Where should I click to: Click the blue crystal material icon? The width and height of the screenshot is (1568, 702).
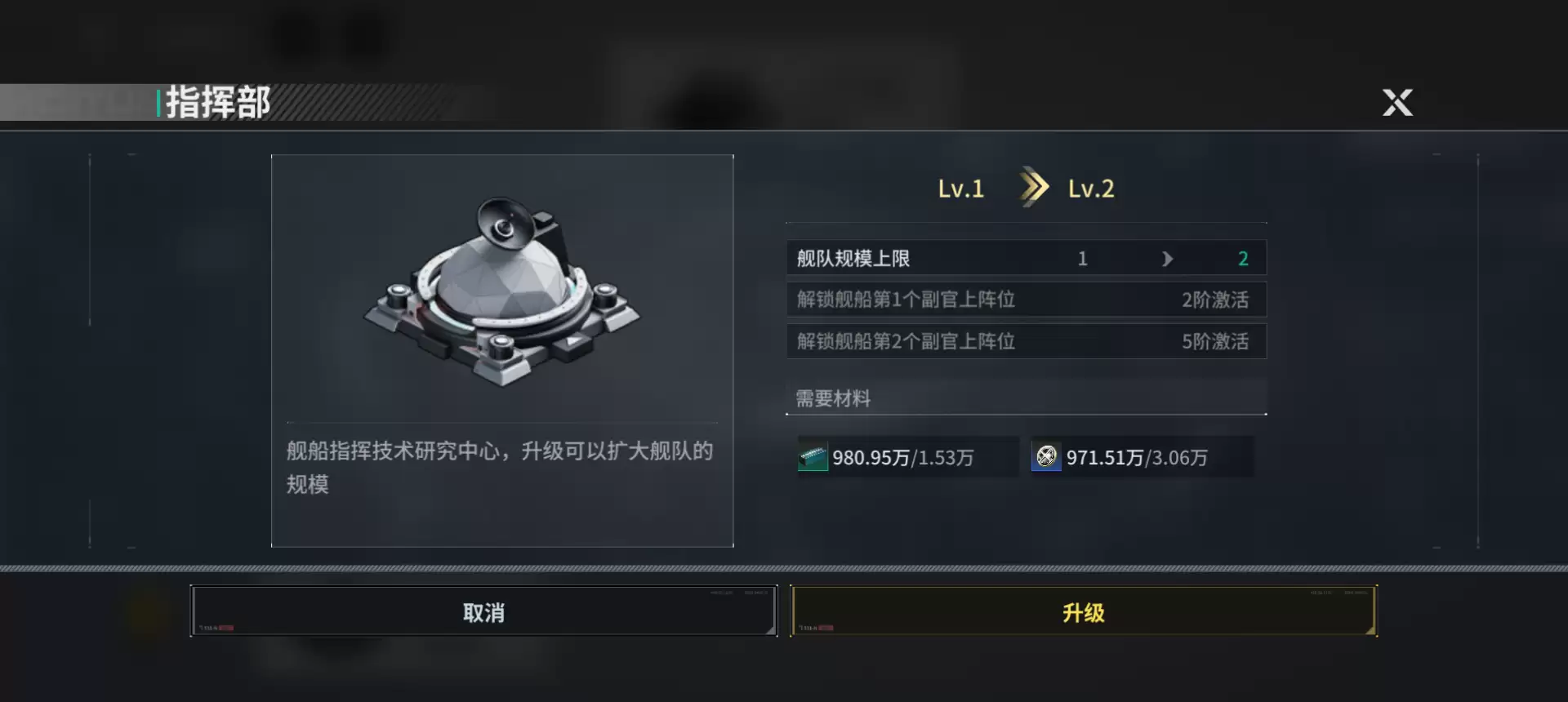(x=1046, y=457)
